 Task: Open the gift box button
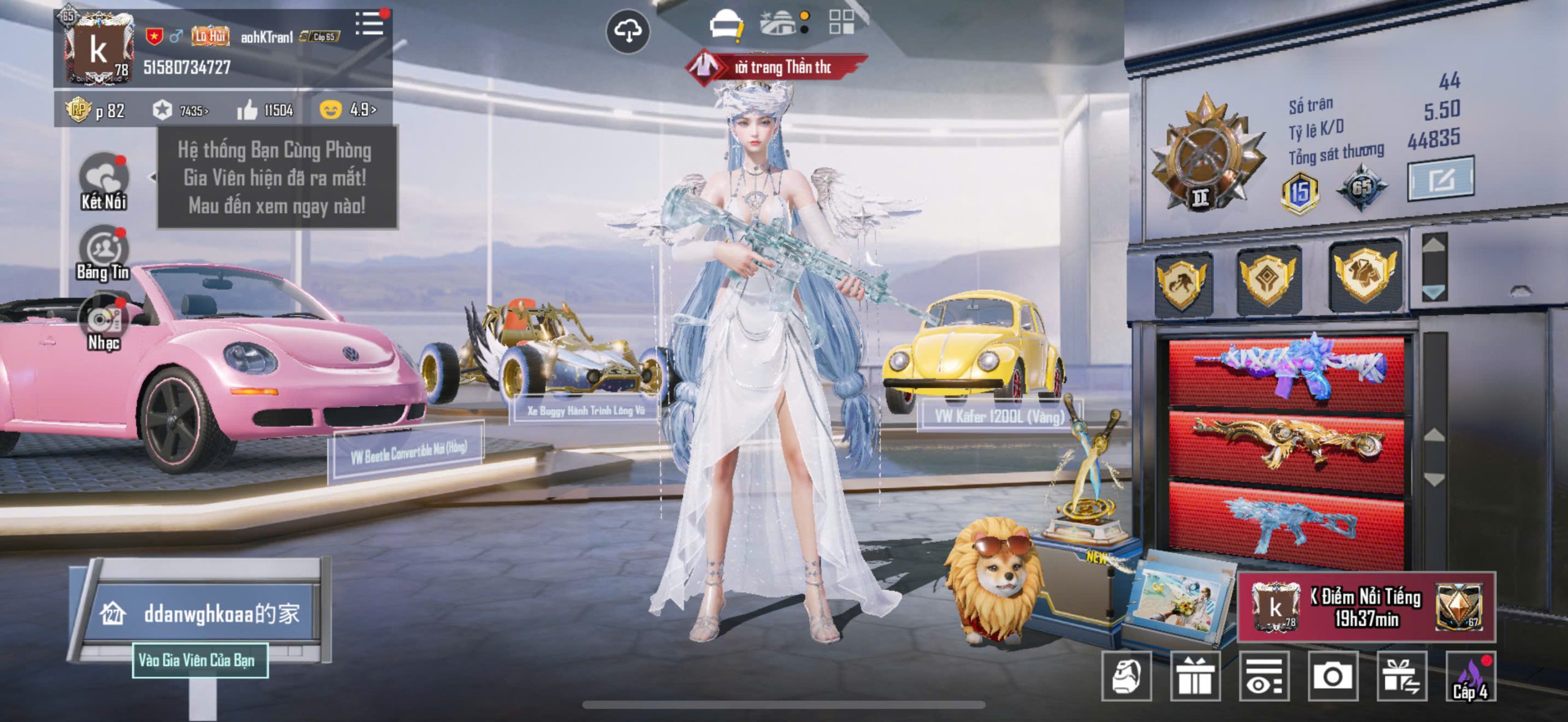click(x=1195, y=676)
